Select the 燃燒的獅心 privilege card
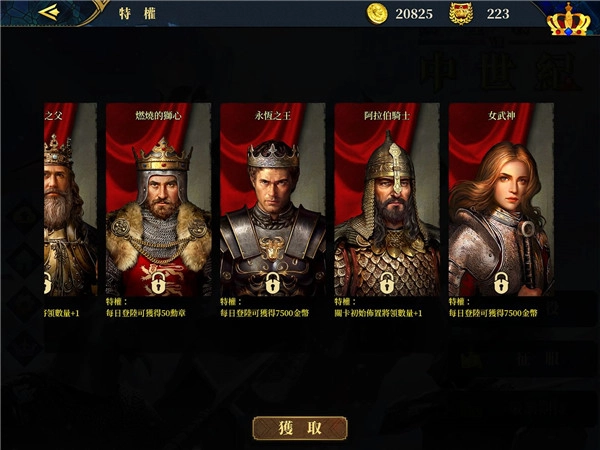Image resolution: width=600 pixels, height=450 pixels. [159, 200]
